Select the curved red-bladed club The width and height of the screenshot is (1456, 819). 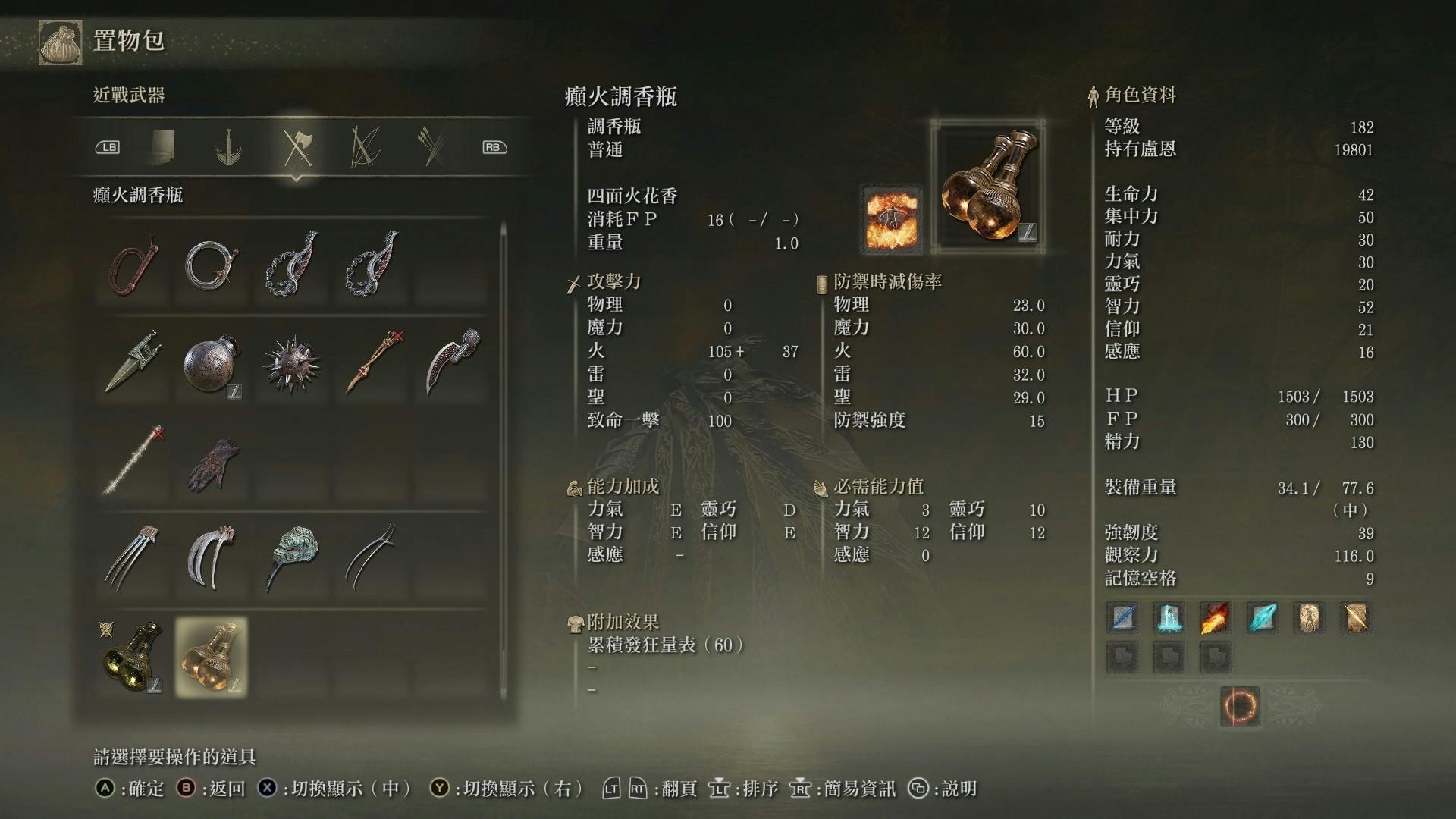coord(452,362)
